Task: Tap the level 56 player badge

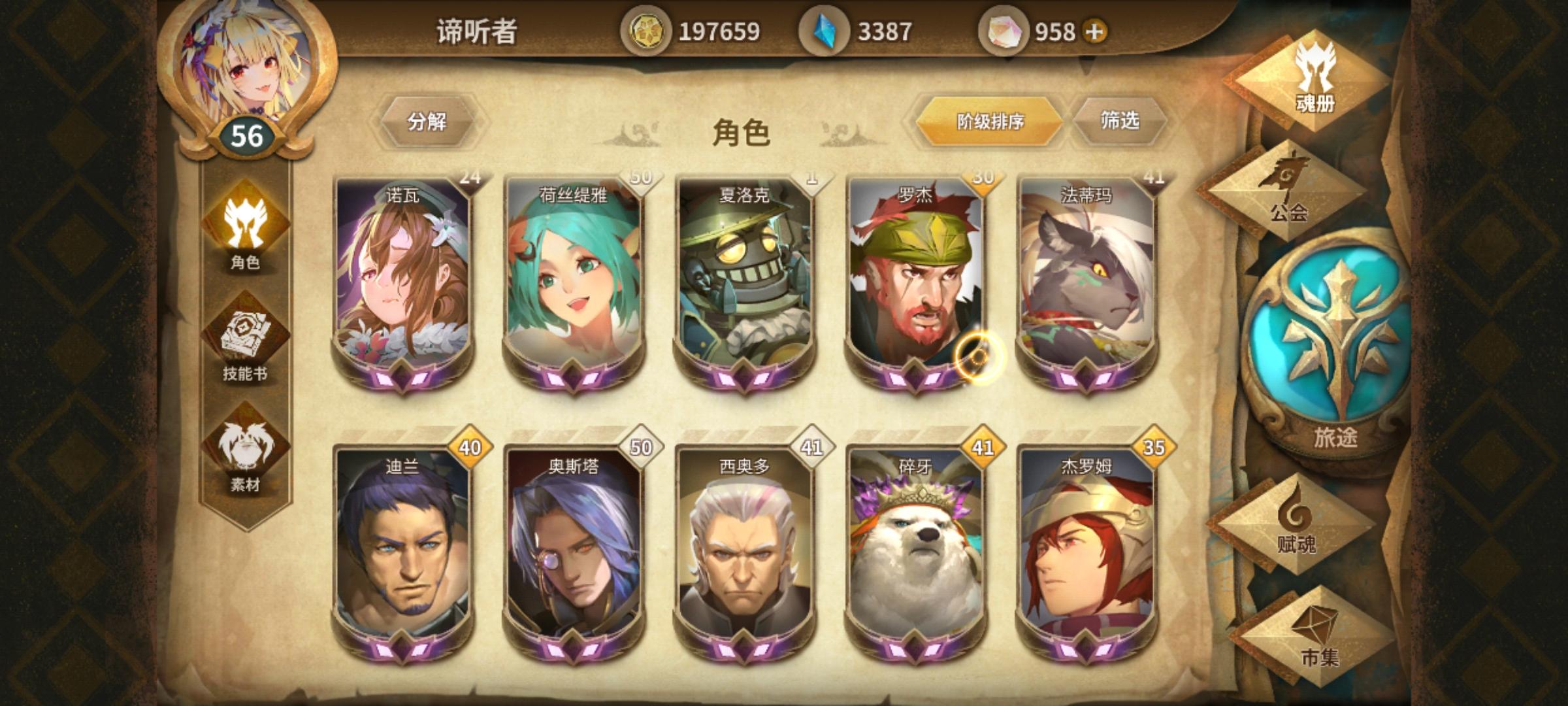Action: click(x=248, y=135)
